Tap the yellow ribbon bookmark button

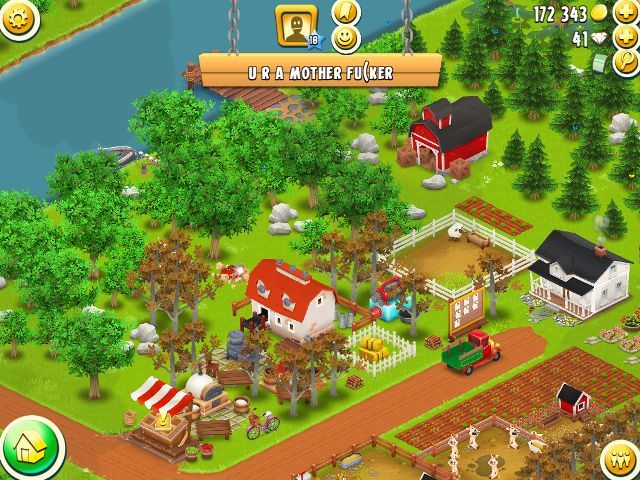point(345,12)
